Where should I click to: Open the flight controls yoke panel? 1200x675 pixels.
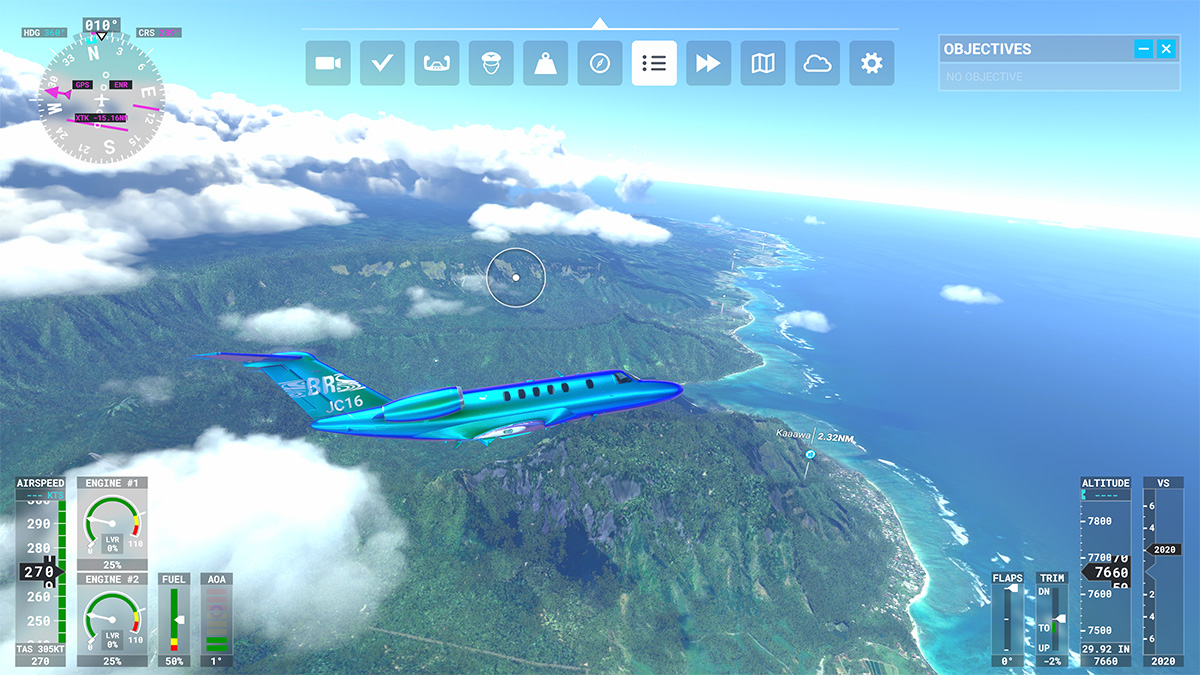click(436, 63)
